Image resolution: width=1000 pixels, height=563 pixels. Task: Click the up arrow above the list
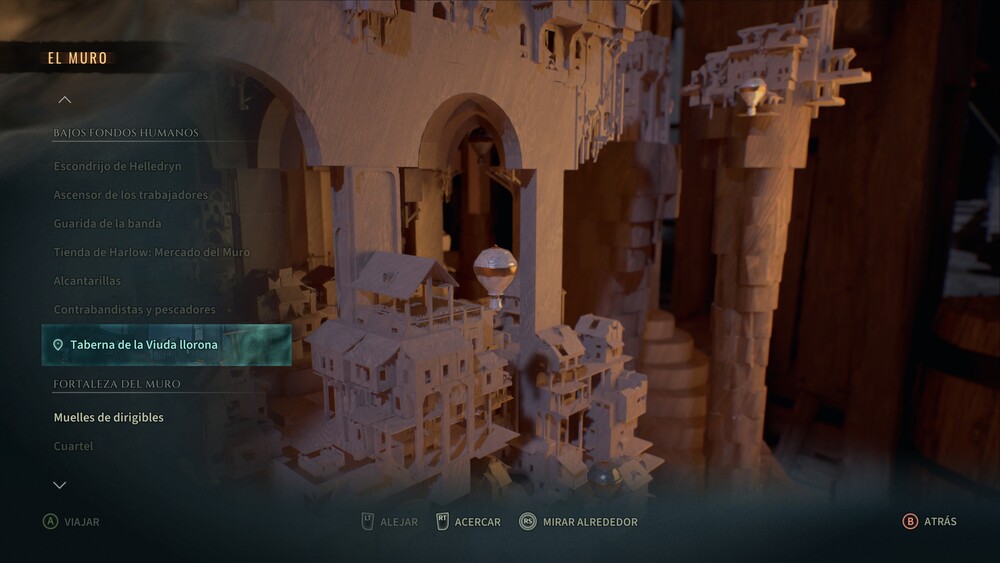[65, 100]
